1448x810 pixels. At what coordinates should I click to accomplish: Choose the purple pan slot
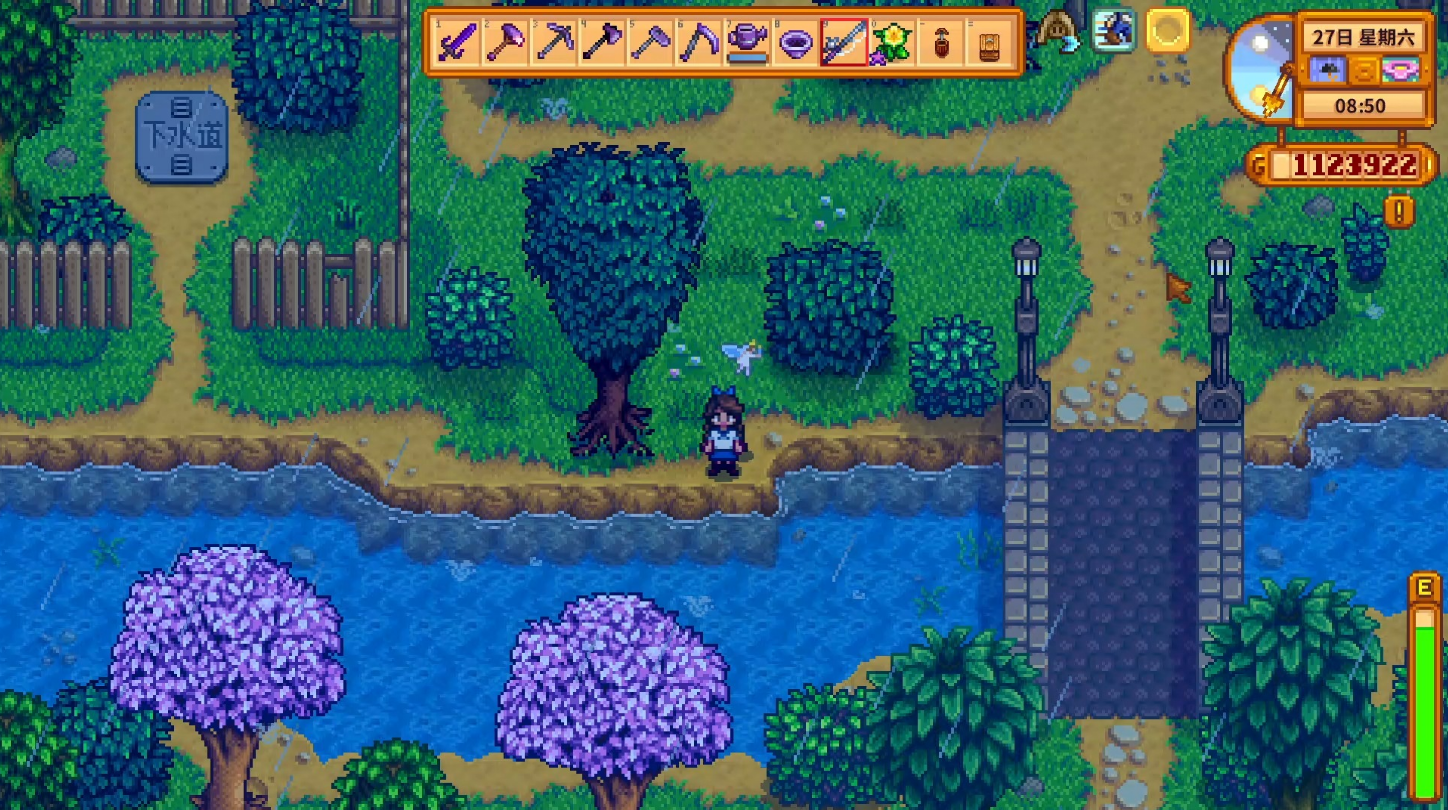795,43
